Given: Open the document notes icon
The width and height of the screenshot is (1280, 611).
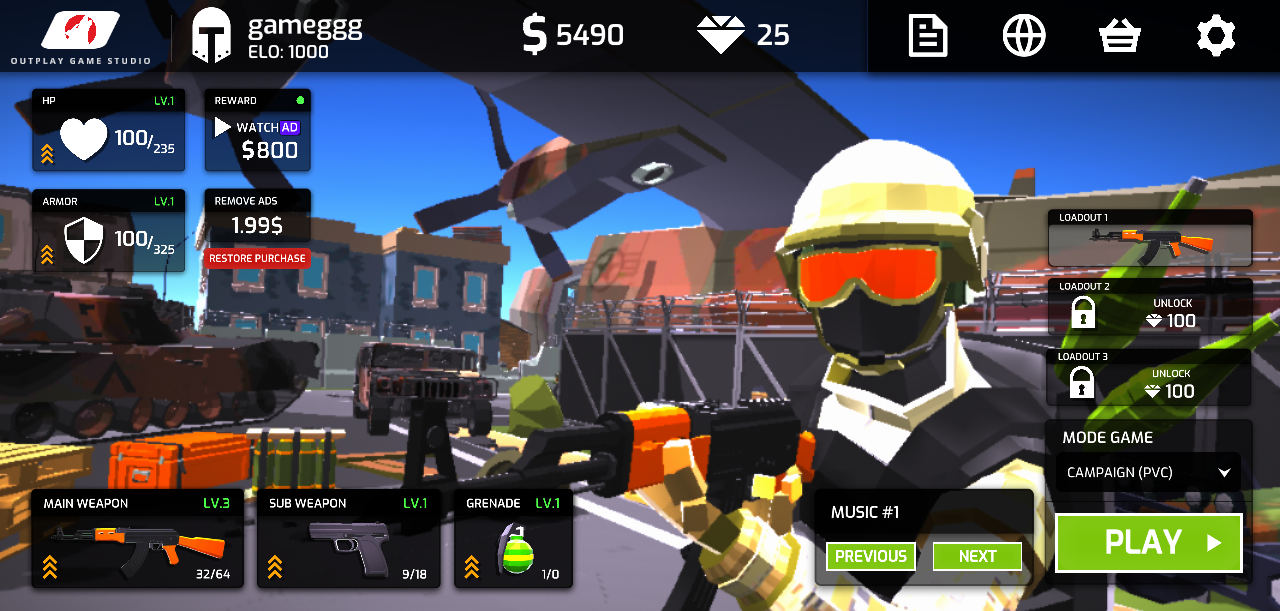Looking at the screenshot, I should coord(928,36).
